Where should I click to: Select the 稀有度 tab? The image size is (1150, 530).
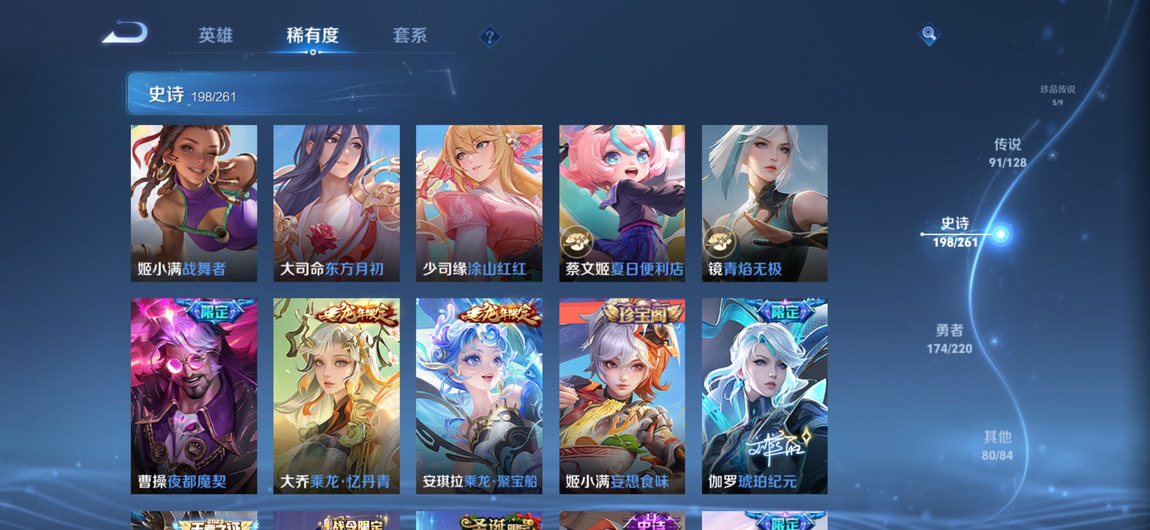[x=312, y=36]
